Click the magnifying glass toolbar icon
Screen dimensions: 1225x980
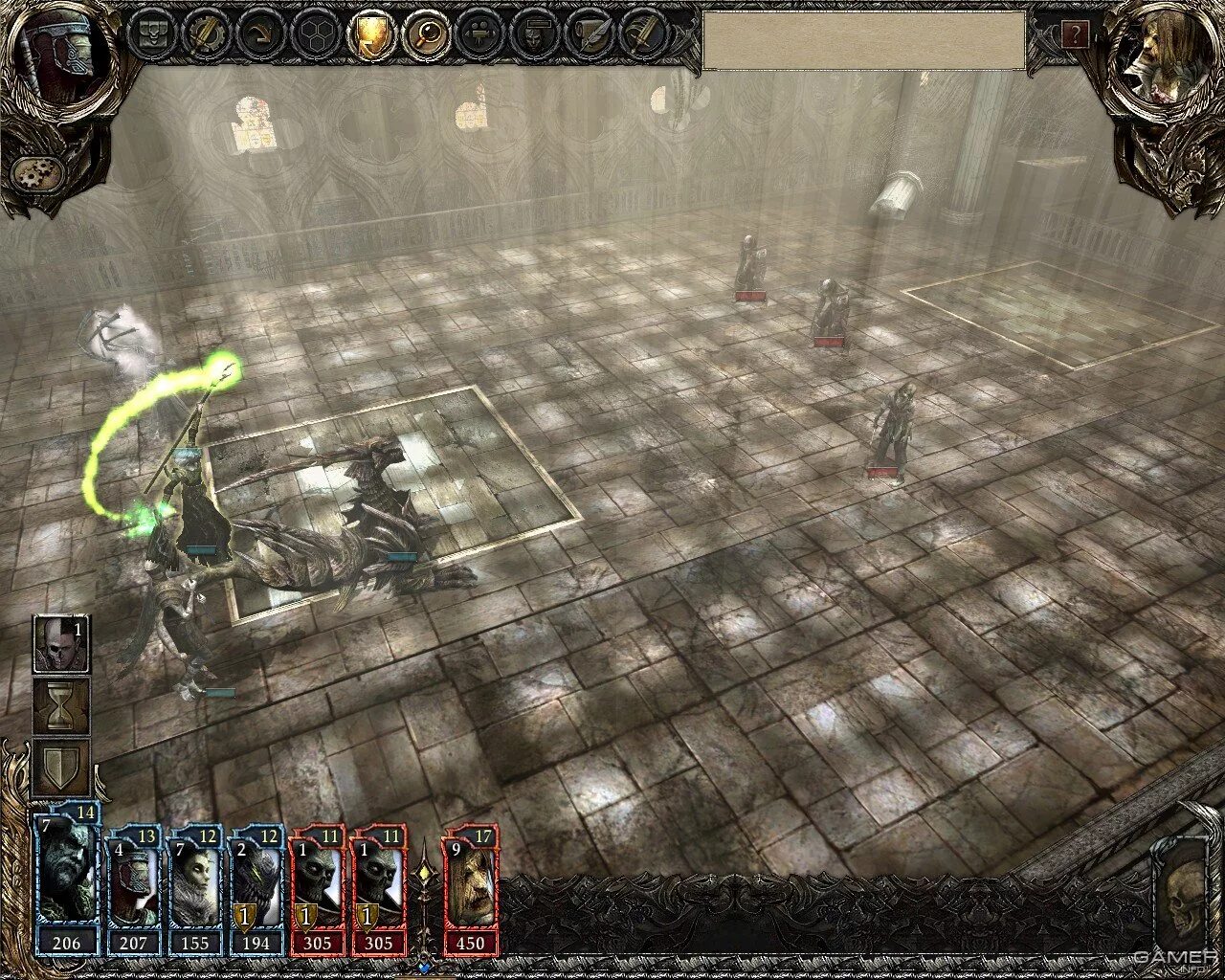coord(422,35)
